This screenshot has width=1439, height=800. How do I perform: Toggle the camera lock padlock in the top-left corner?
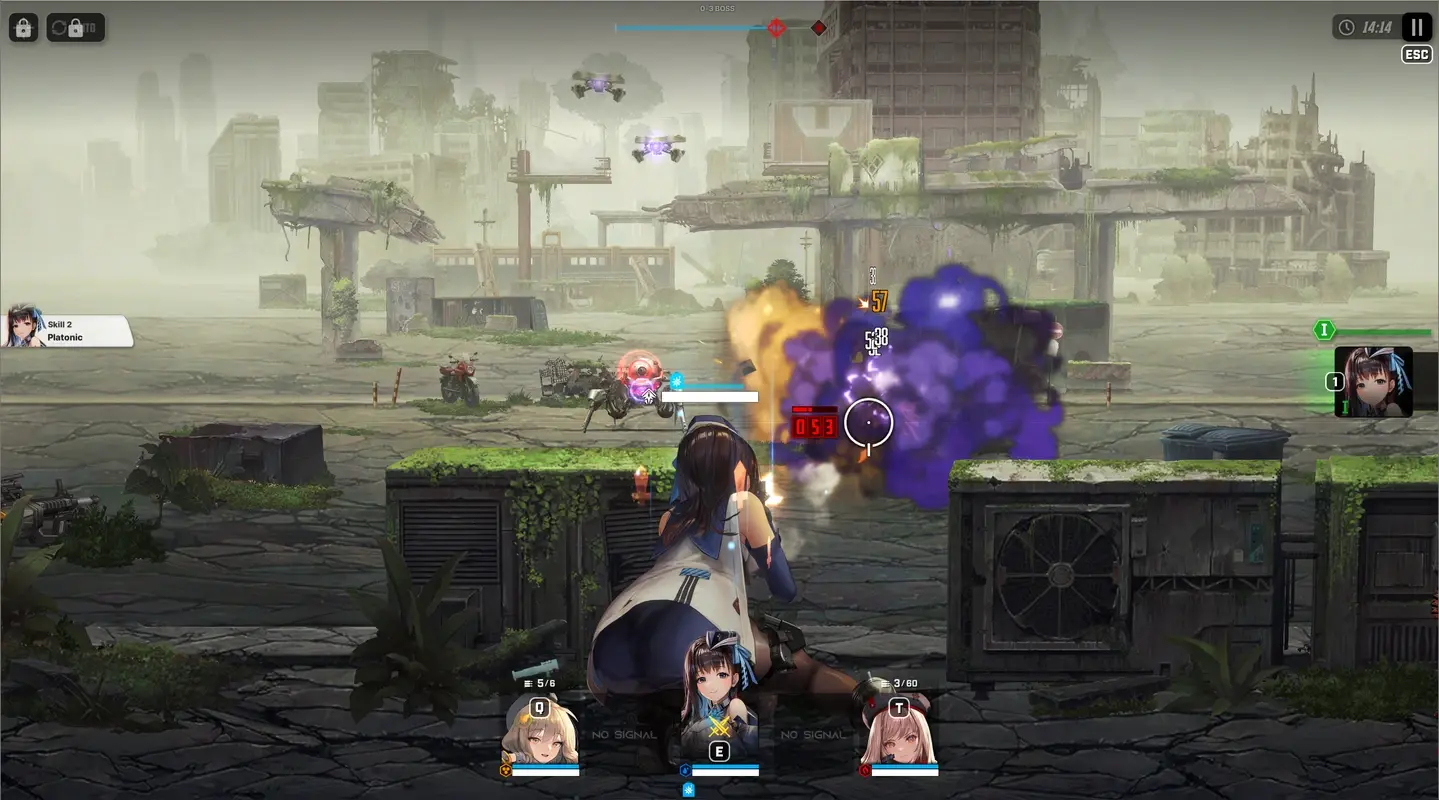(22, 27)
